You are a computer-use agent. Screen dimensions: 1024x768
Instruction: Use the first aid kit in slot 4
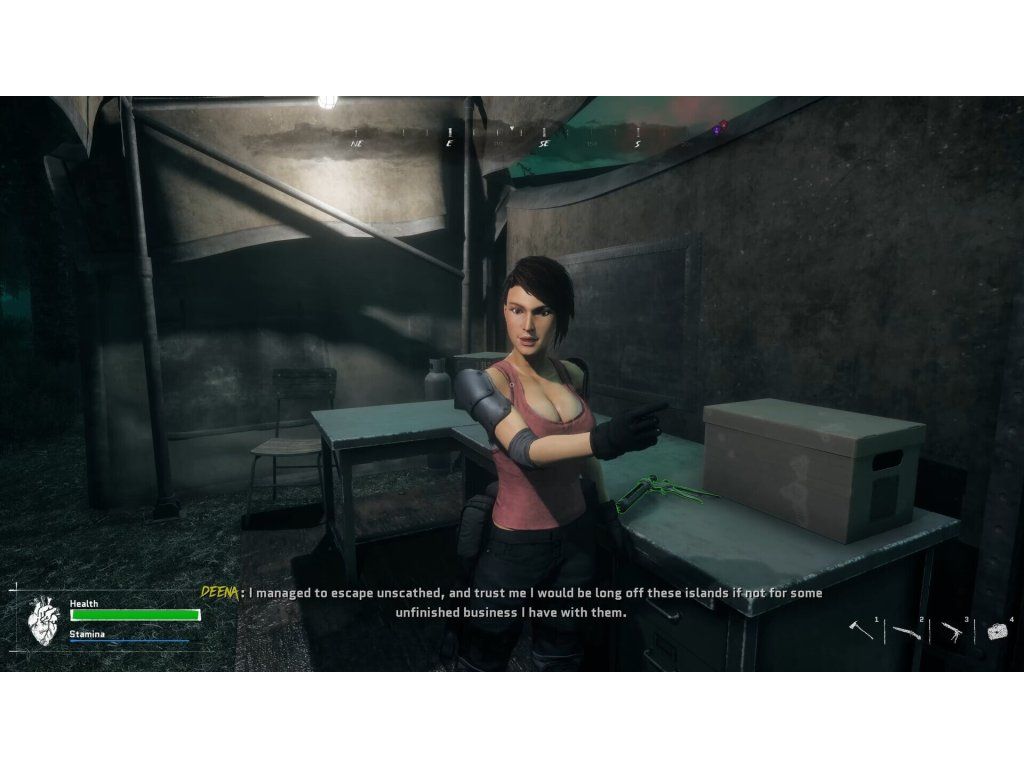coord(996,631)
